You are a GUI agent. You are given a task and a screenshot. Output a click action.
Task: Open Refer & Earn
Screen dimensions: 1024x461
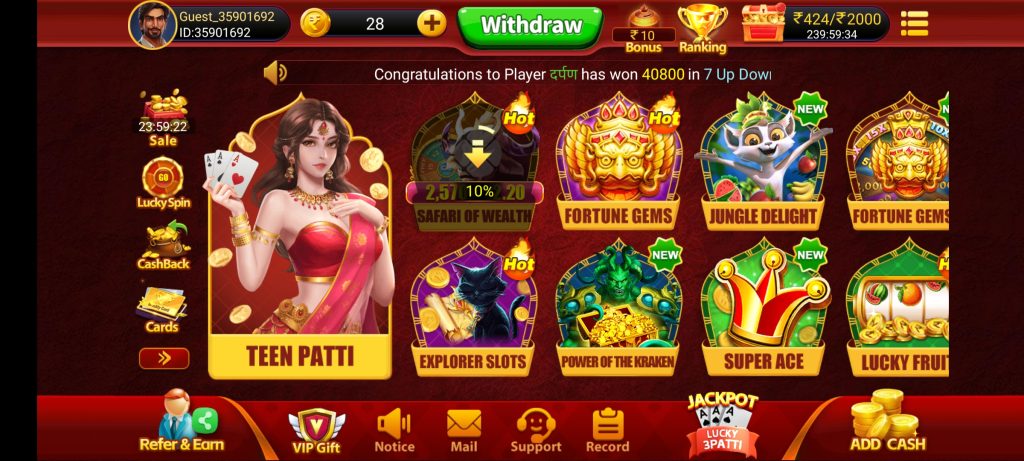pos(182,425)
